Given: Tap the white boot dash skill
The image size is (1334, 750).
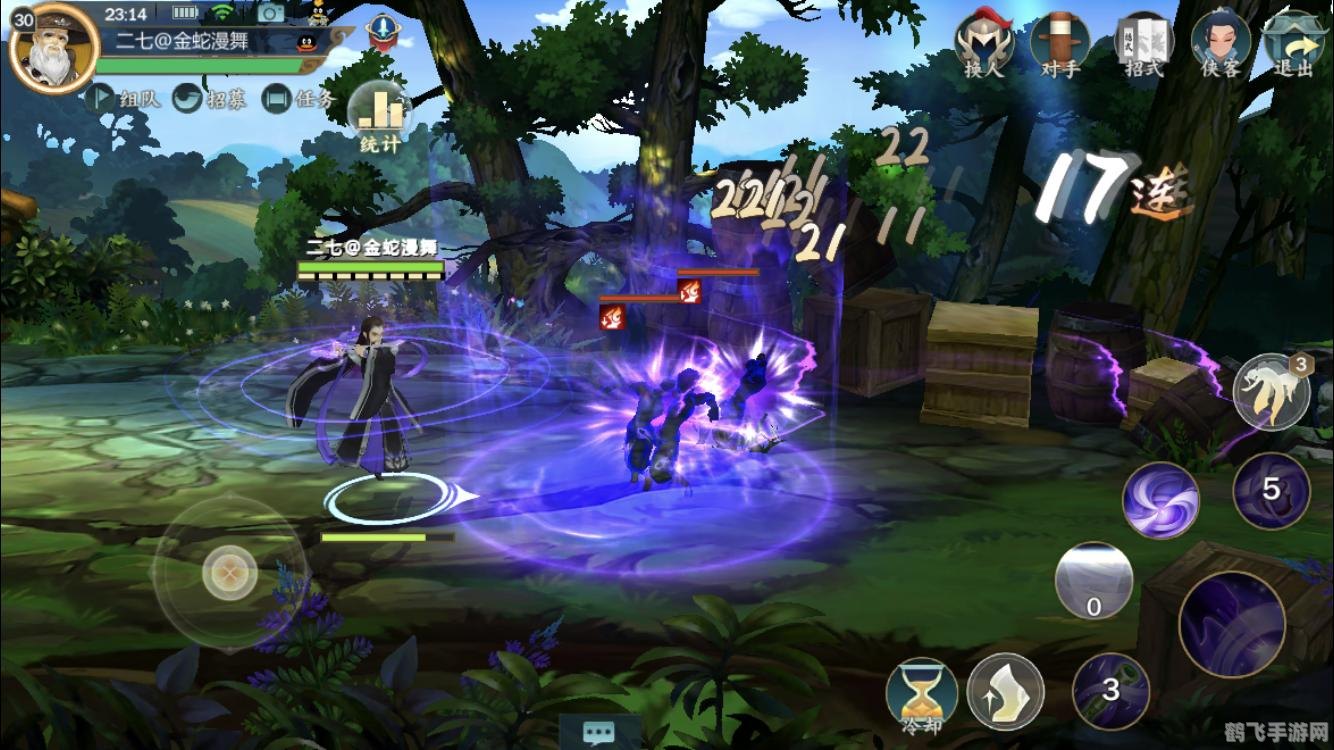Looking at the screenshot, I should click(1006, 691).
